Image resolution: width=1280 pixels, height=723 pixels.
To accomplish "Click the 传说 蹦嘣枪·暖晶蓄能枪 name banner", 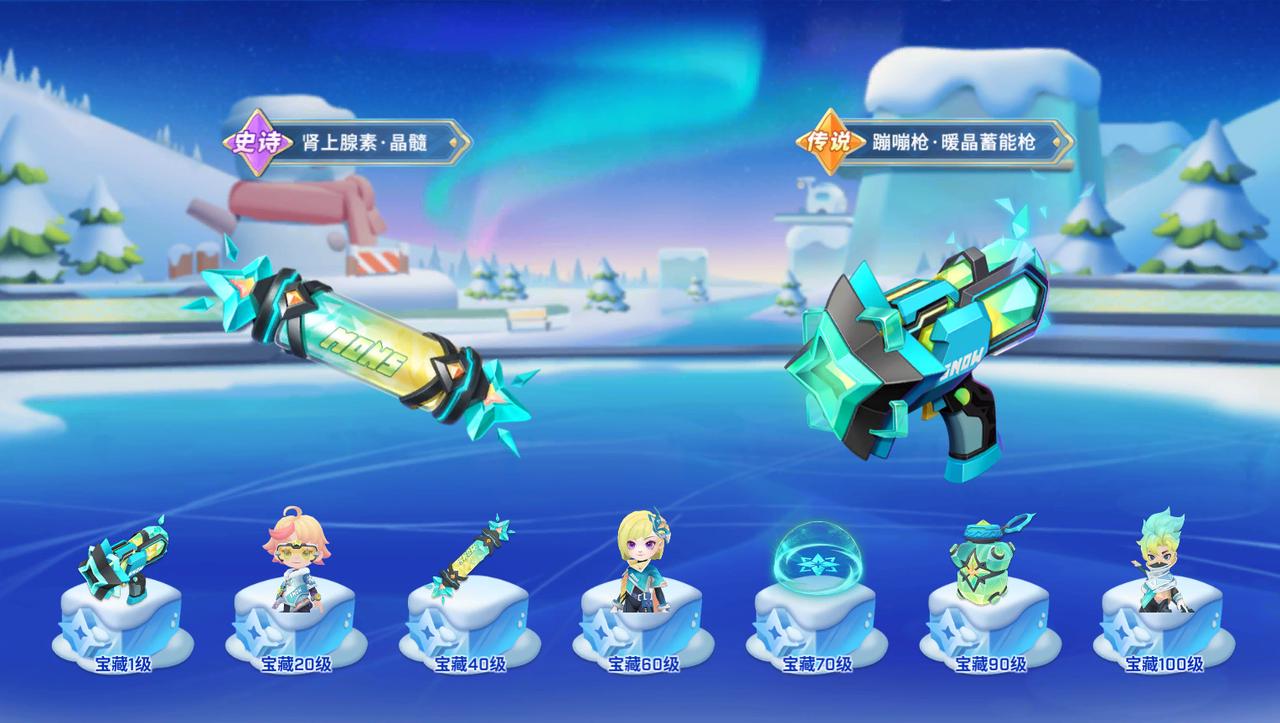I will point(935,142).
